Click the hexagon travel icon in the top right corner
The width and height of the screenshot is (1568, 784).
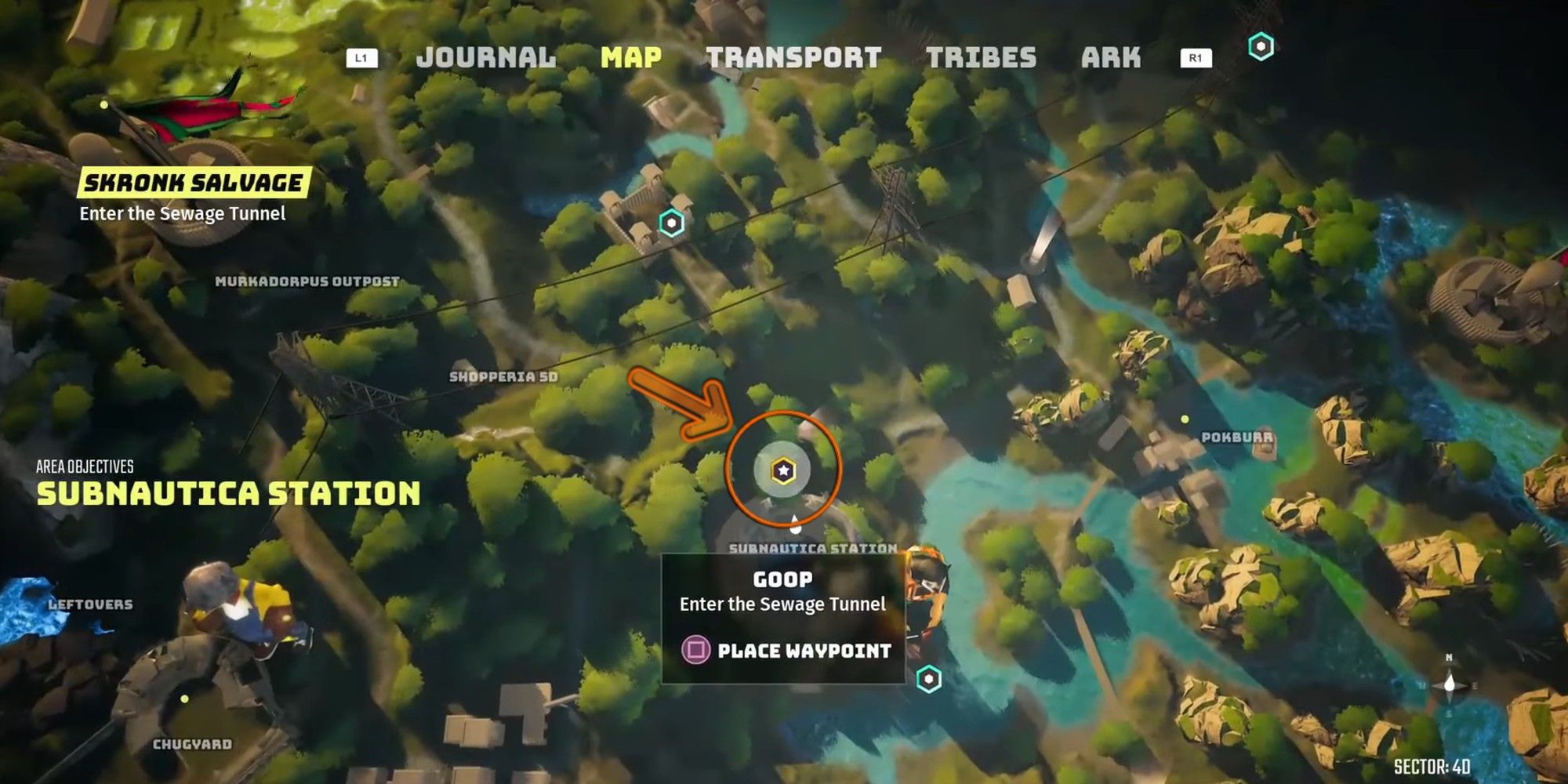1261,47
